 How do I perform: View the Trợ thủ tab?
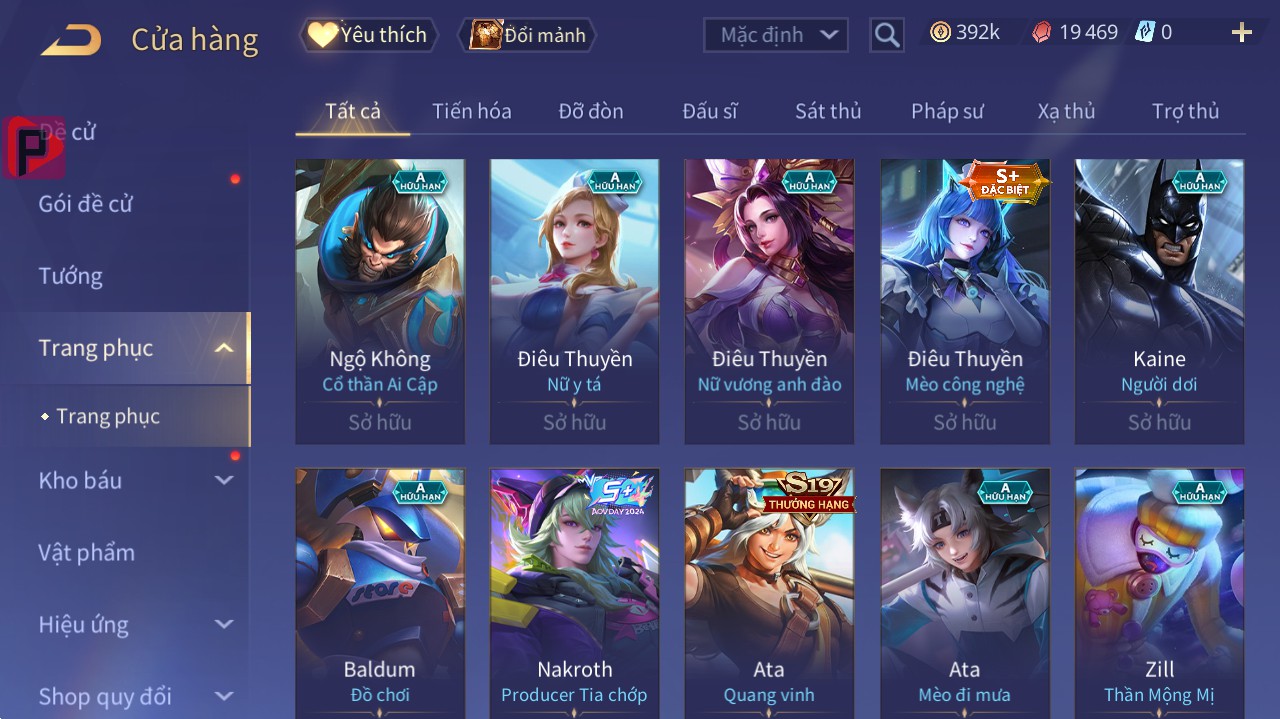[1185, 111]
